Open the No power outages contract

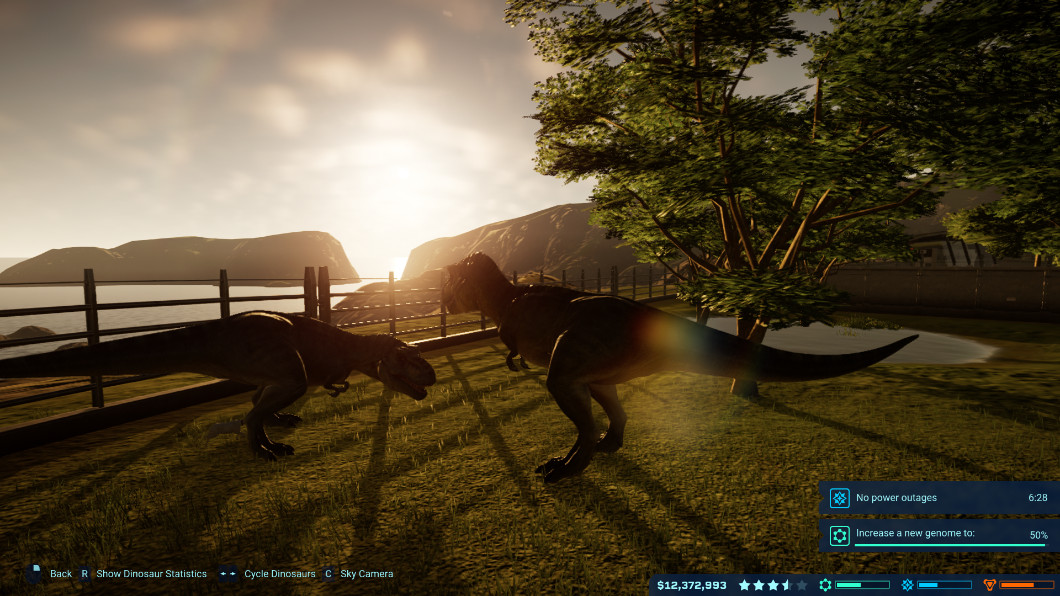click(938, 497)
